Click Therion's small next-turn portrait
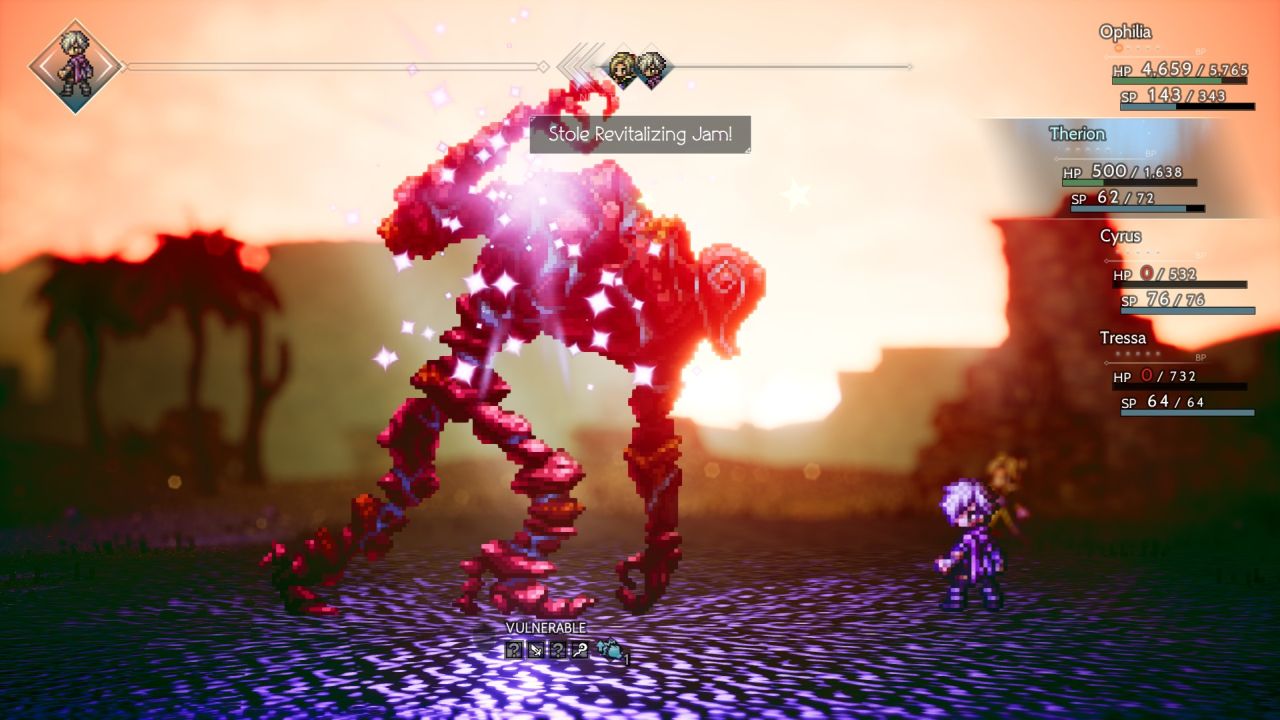This screenshot has width=1280, height=720. coord(651,69)
